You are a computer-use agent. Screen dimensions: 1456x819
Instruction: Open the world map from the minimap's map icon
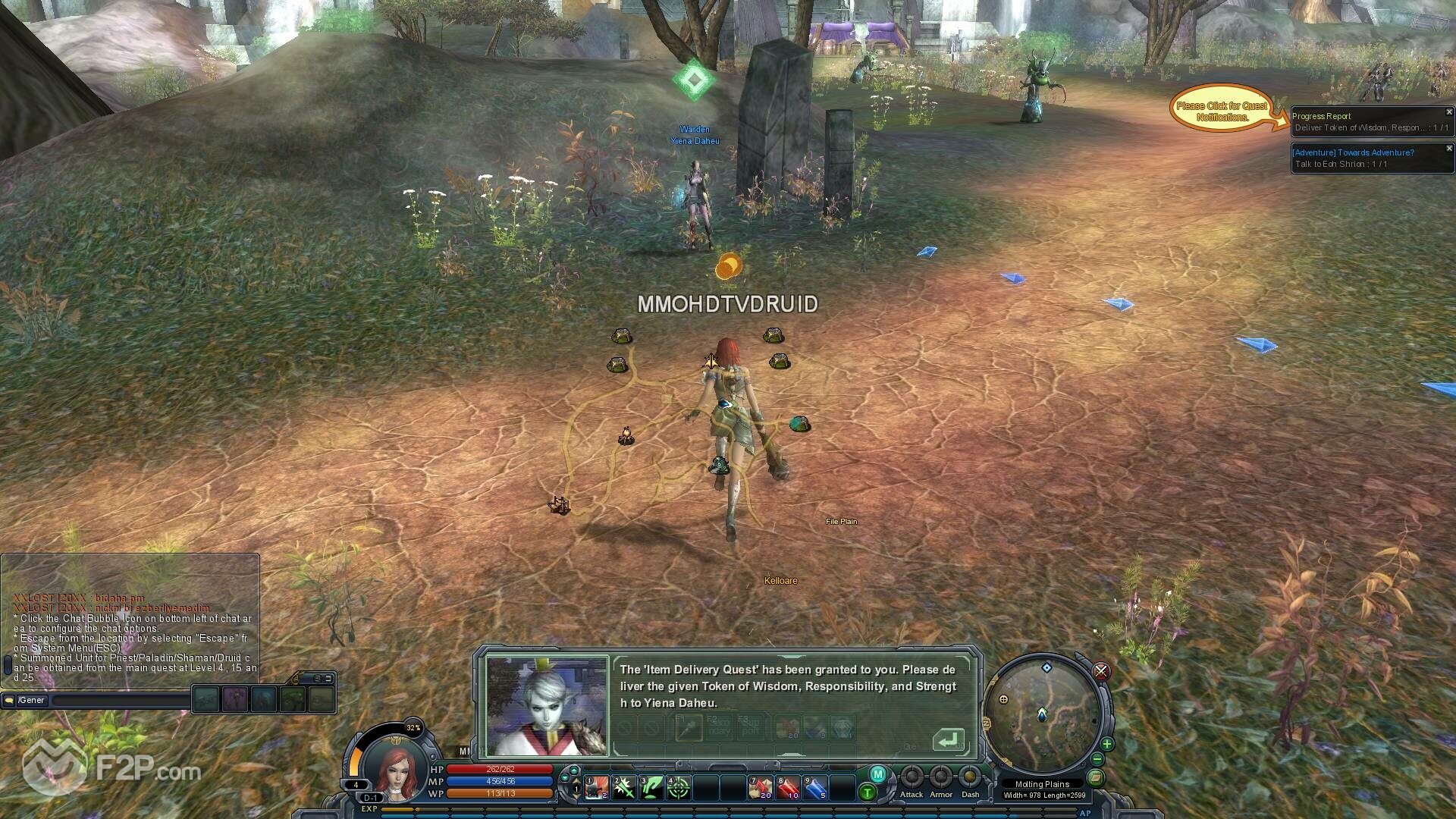tap(1095, 777)
